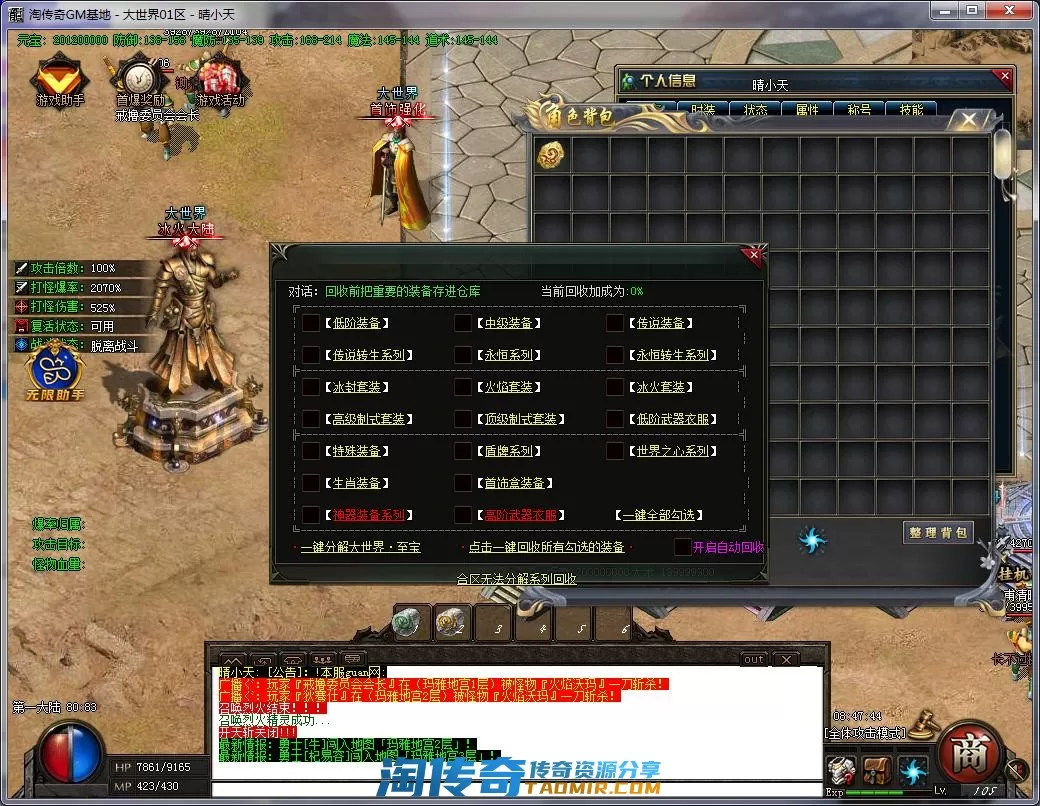
Task: Switch to the 技能 tab
Action: 911,110
